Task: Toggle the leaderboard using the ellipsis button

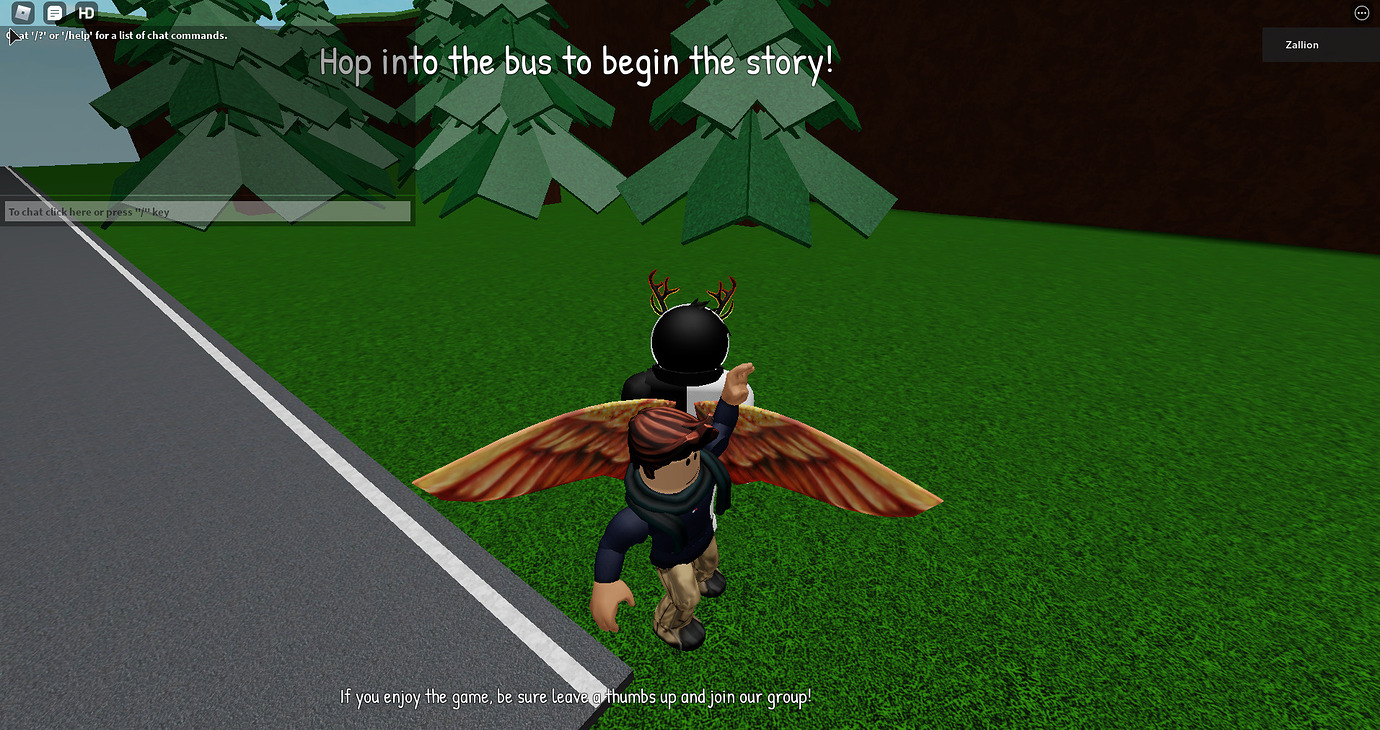Action: [x=1361, y=12]
